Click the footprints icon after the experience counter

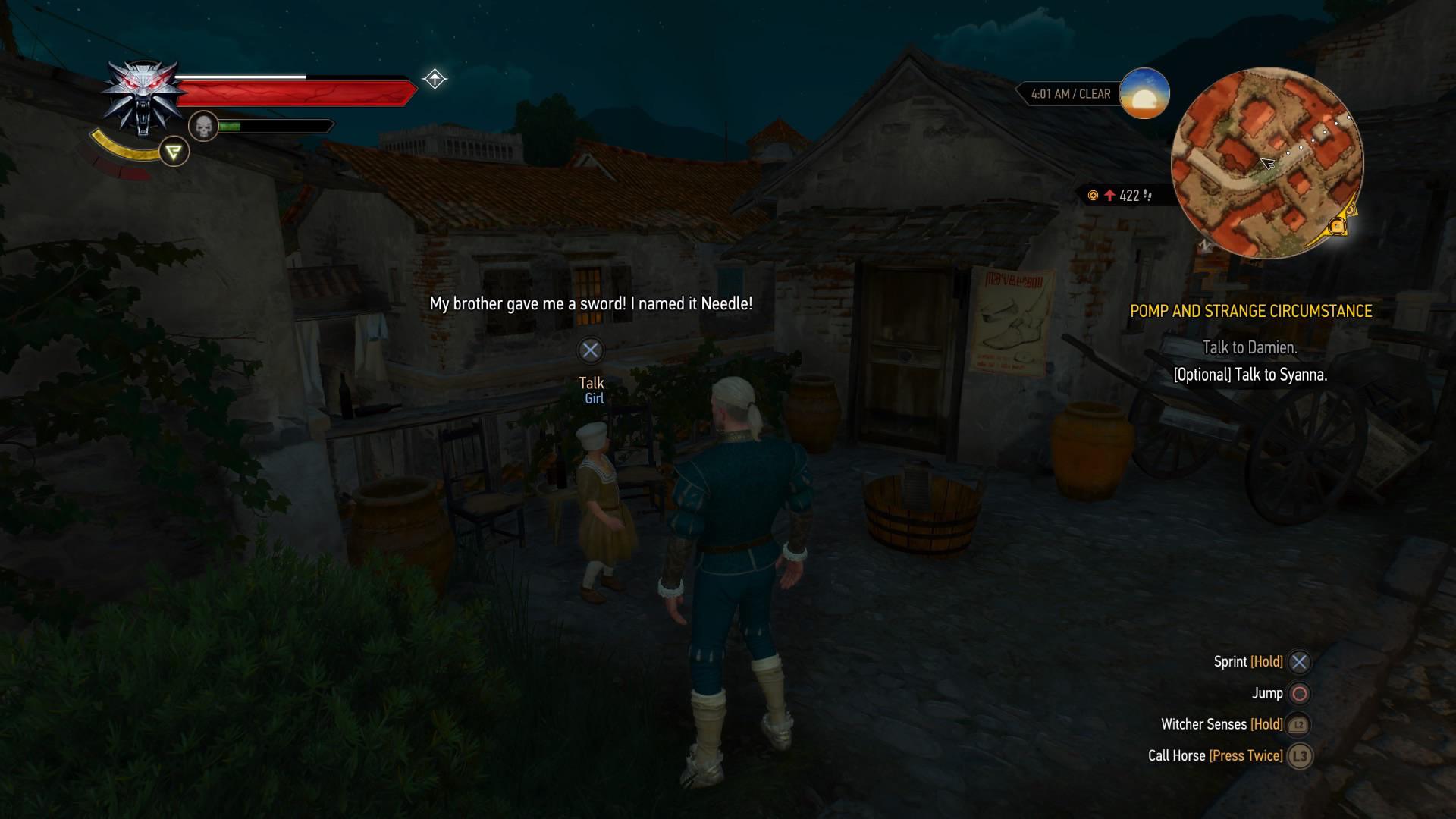pos(1147,193)
